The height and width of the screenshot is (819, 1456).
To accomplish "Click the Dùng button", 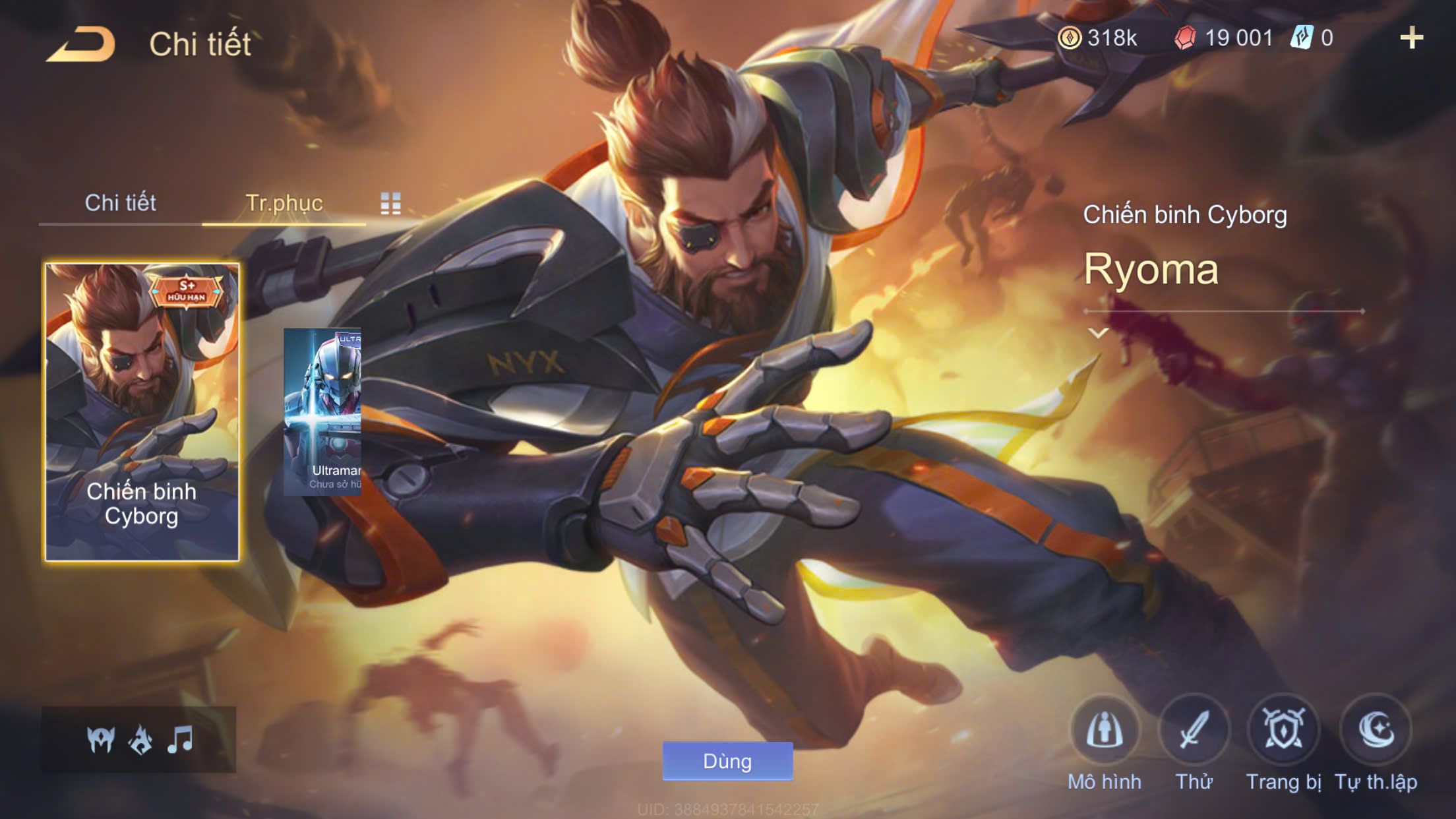I will pos(727,761).
